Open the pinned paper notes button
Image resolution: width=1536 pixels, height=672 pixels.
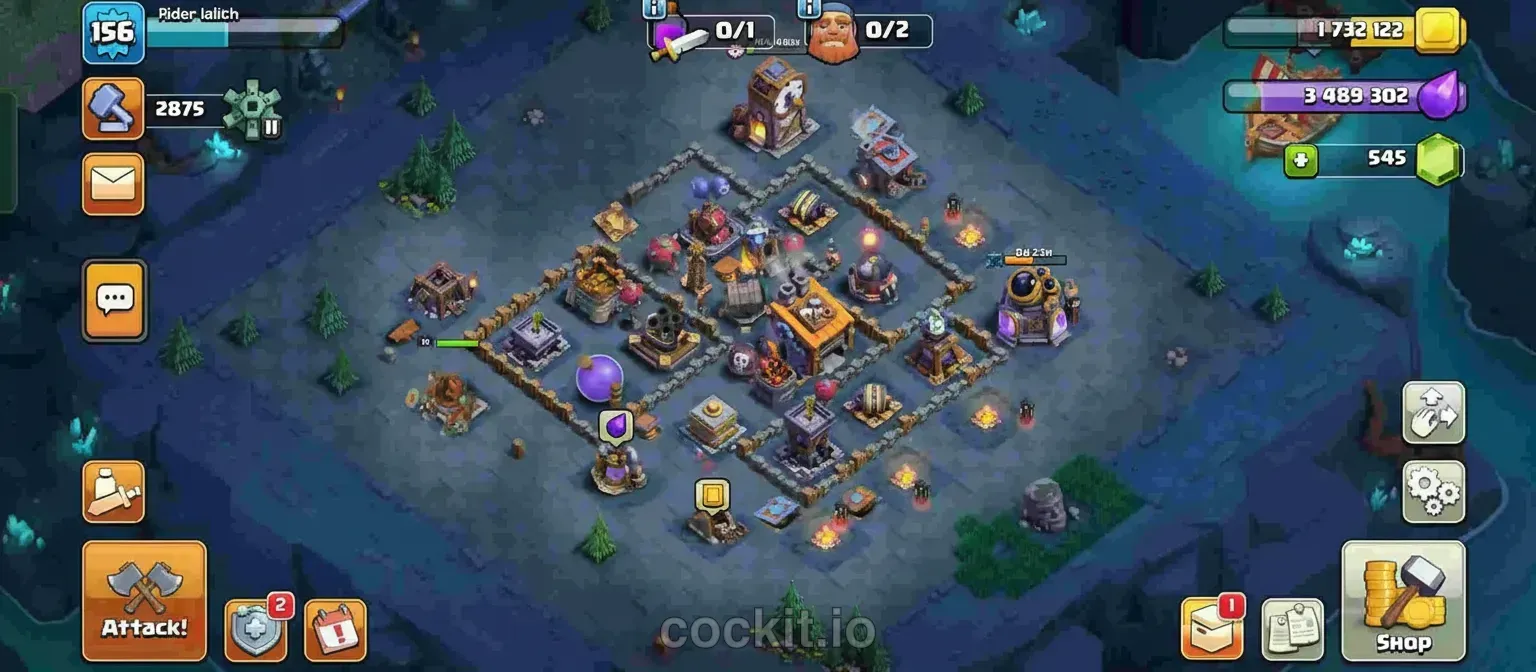pyautogui.click(x=1292, y=630)
